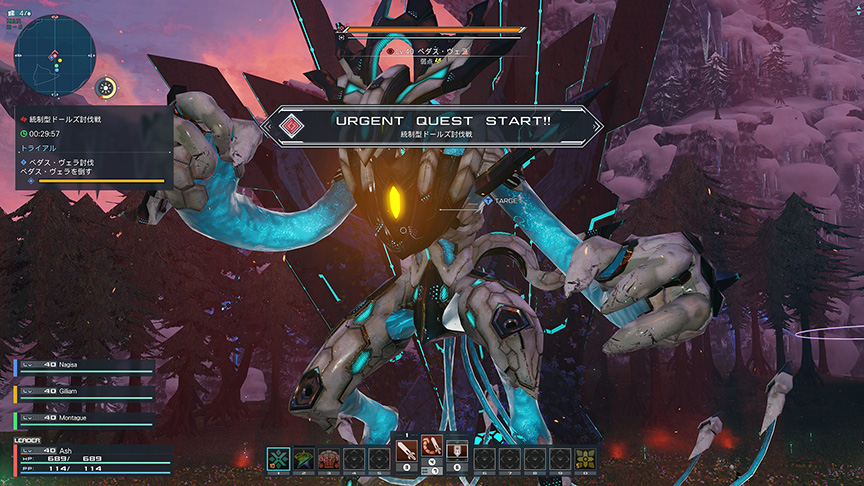Viewport: 864px width, 486px height.
Task: Click the Urgent Quest Start banner
Action: [x=432, y=126]
